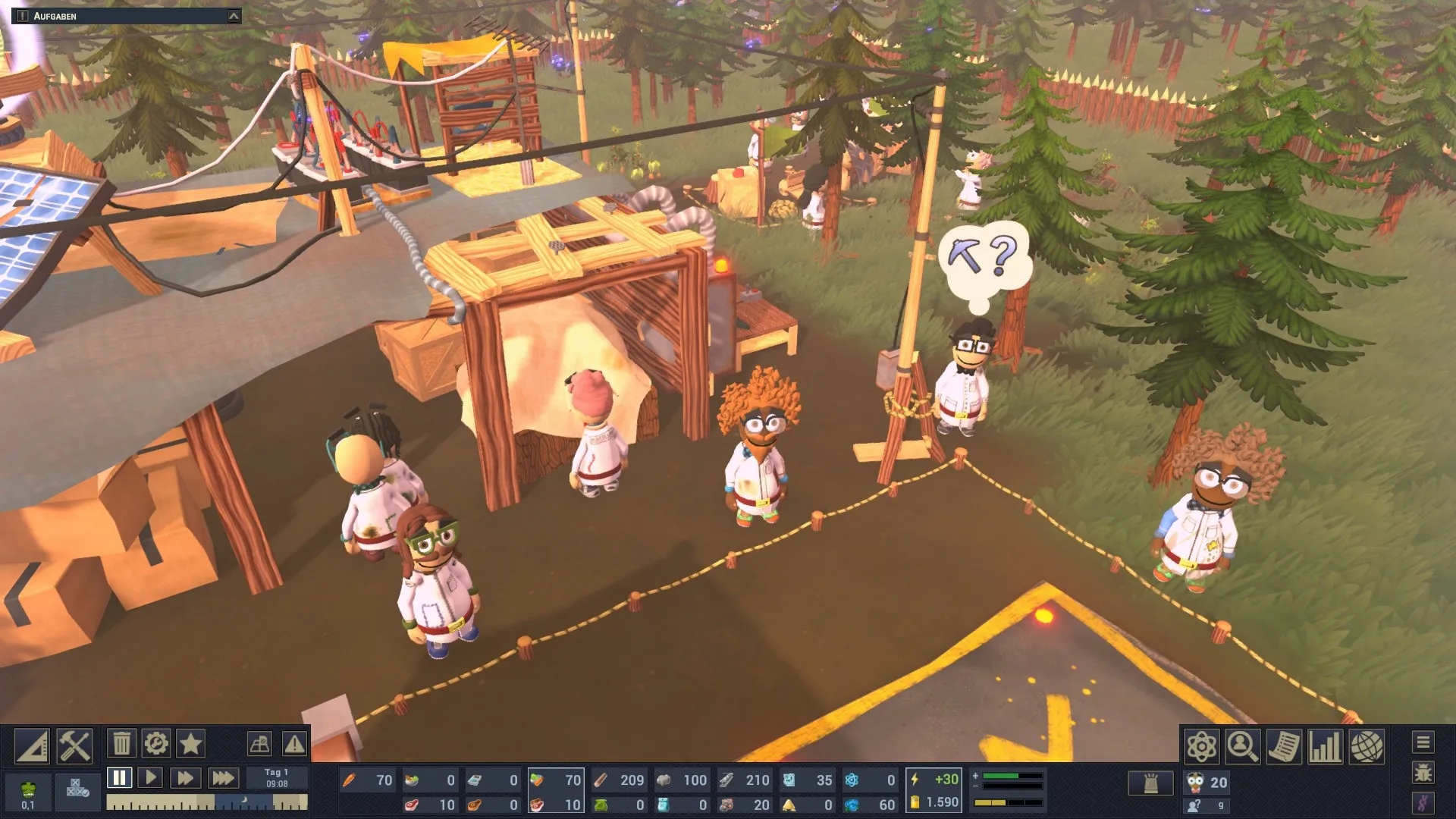
Task: Open the atom research menu
Action: click(1202, 747)
